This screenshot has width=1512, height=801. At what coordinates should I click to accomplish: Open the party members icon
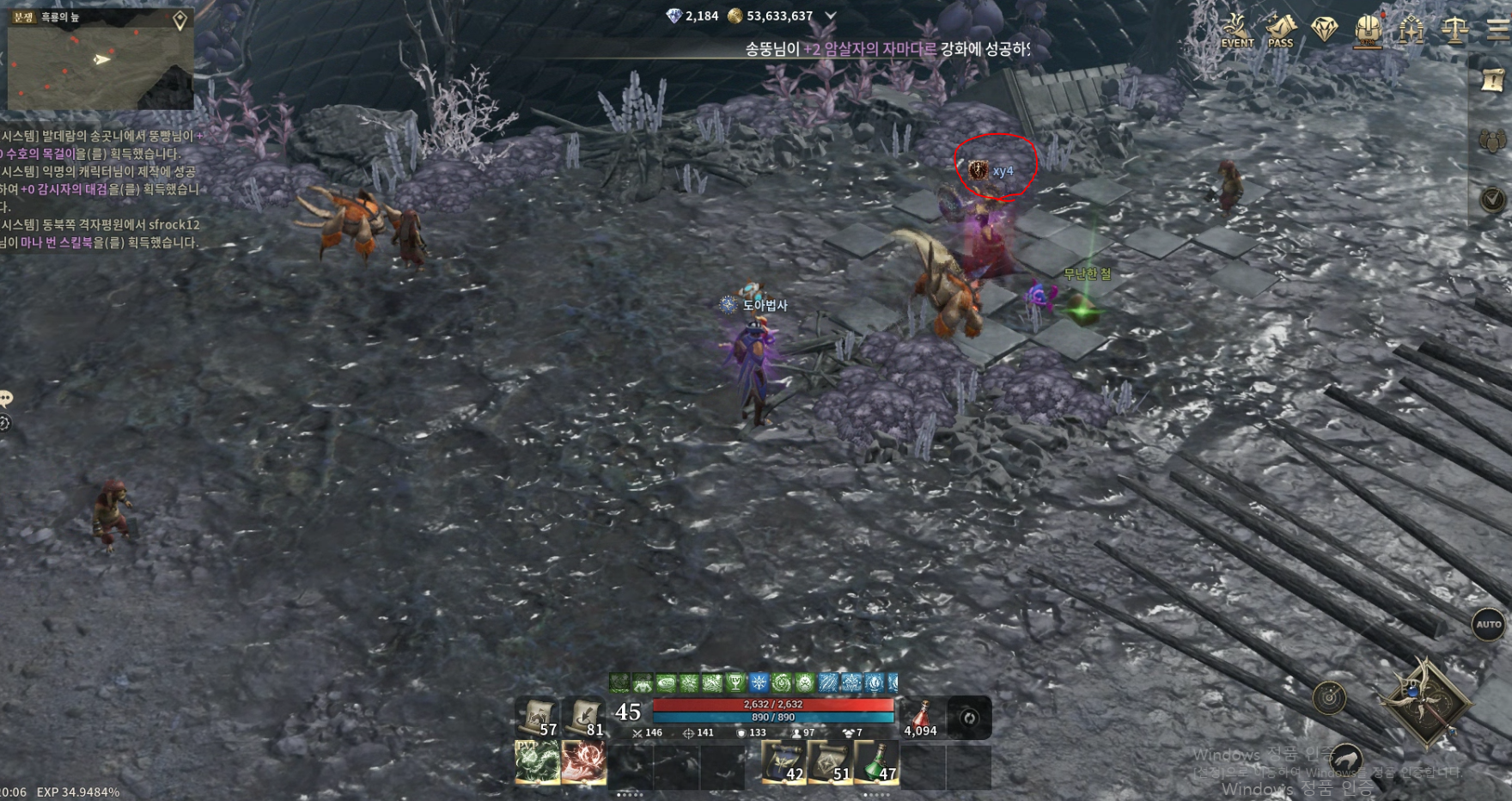point(1493,140)
